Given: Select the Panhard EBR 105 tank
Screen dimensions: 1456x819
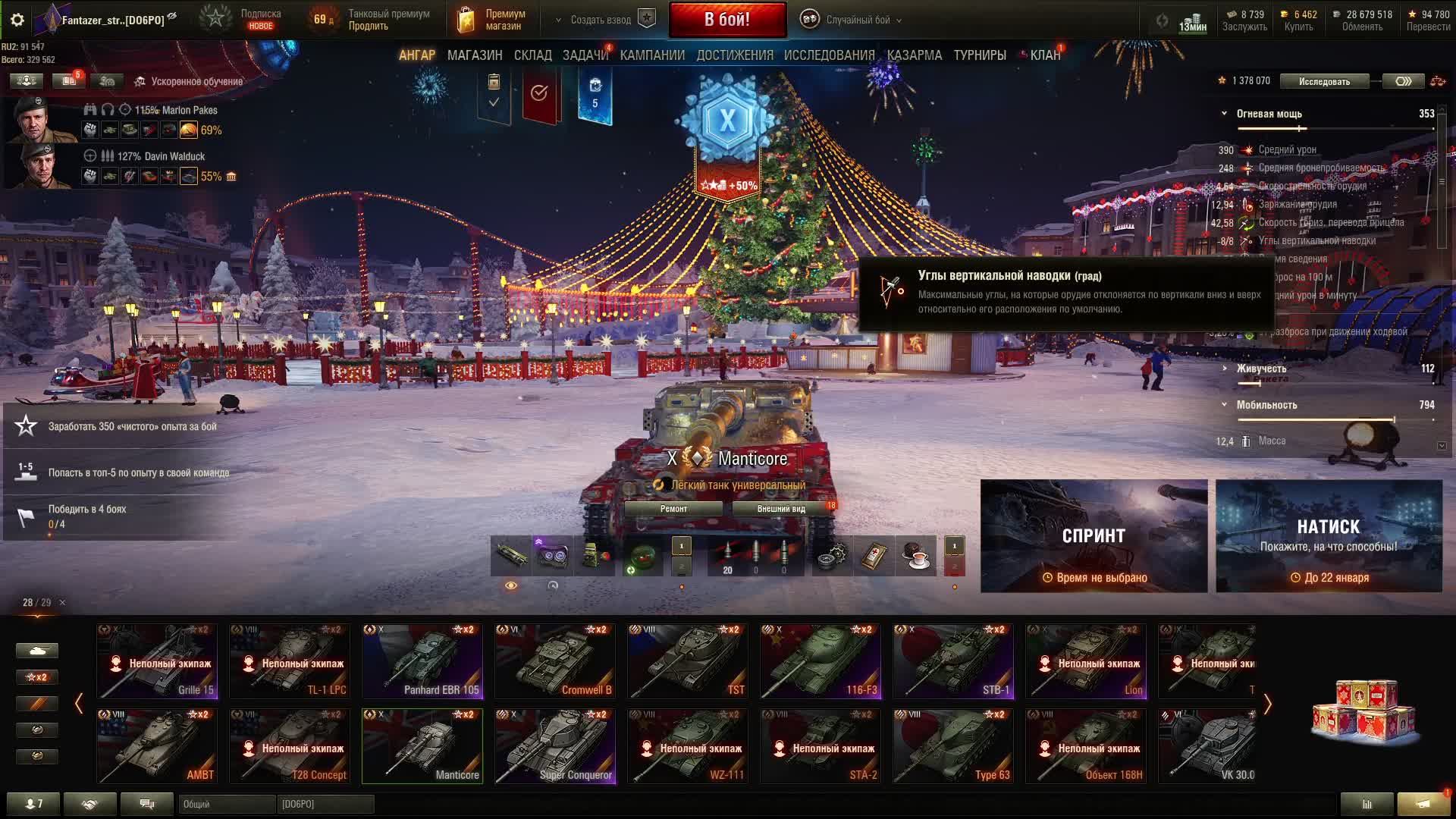Looking at the screenshot, I should [422, 661].
